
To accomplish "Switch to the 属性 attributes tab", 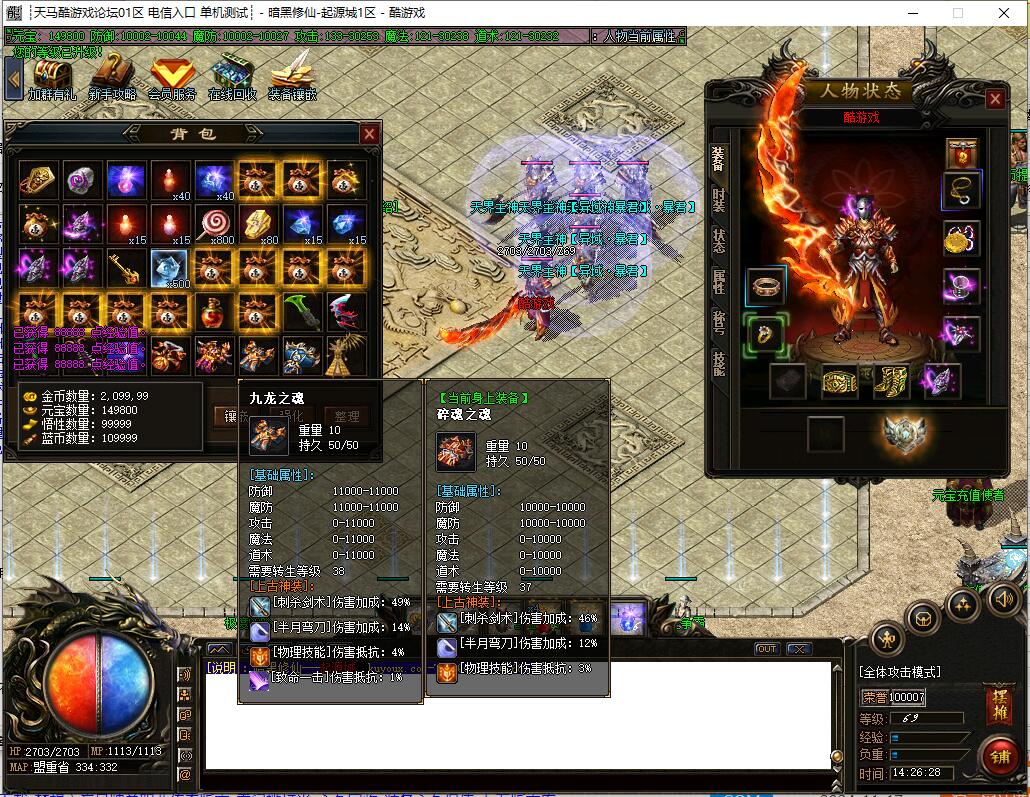I will 719,281.
